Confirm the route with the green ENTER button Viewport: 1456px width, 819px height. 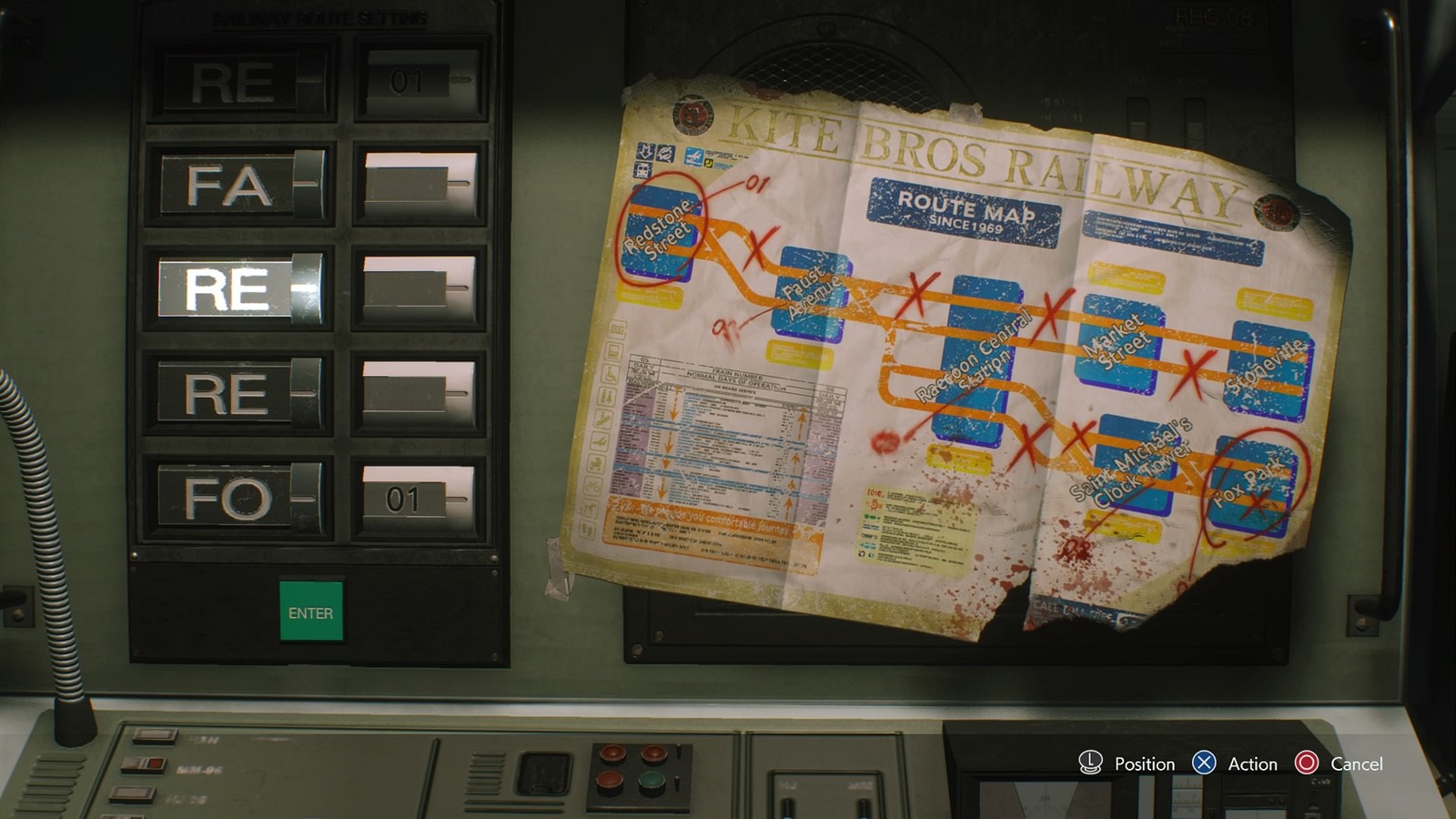(311, 612)
